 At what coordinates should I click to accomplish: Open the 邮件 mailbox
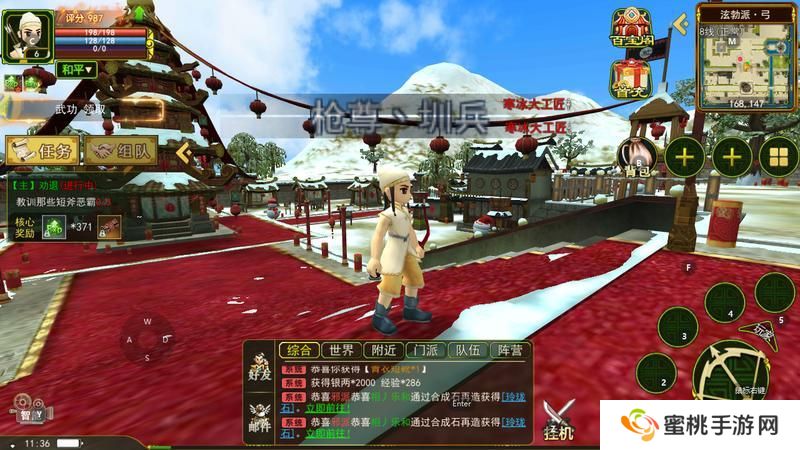(x=261, y=414)
